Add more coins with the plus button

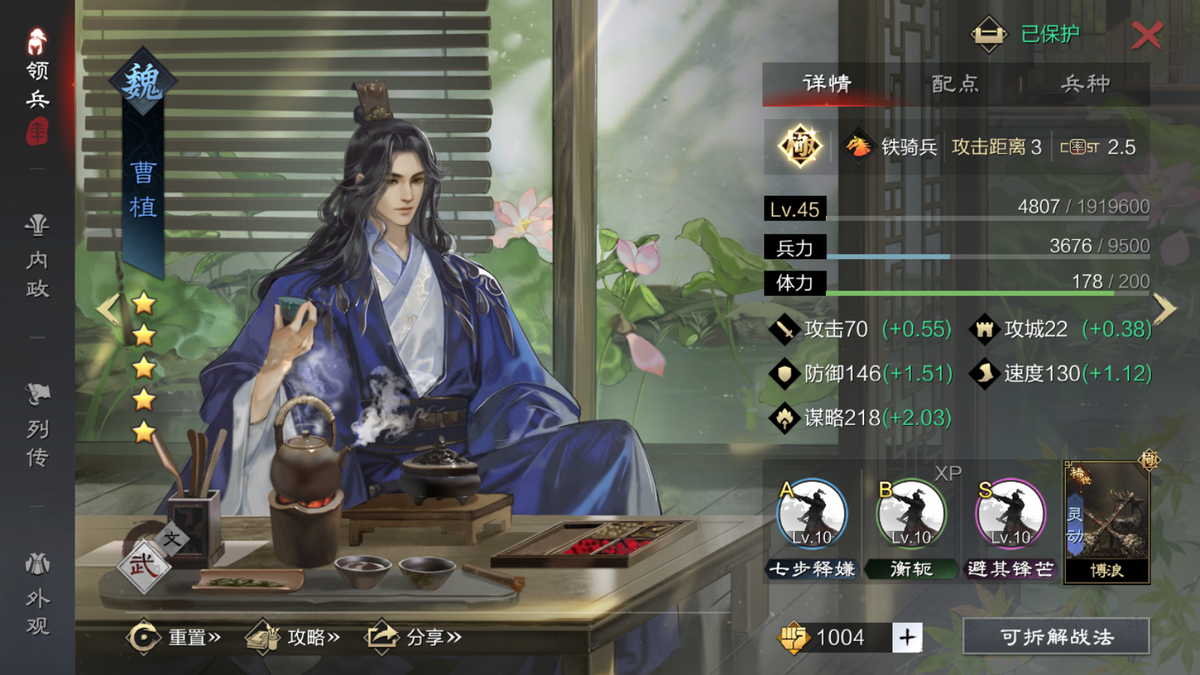click(907, 637)
